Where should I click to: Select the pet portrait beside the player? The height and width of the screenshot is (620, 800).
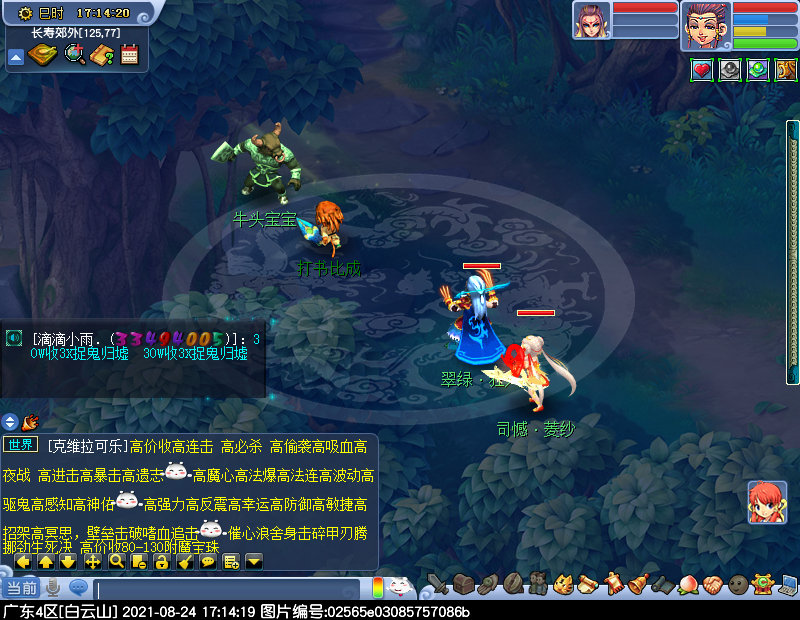point(591,21)
